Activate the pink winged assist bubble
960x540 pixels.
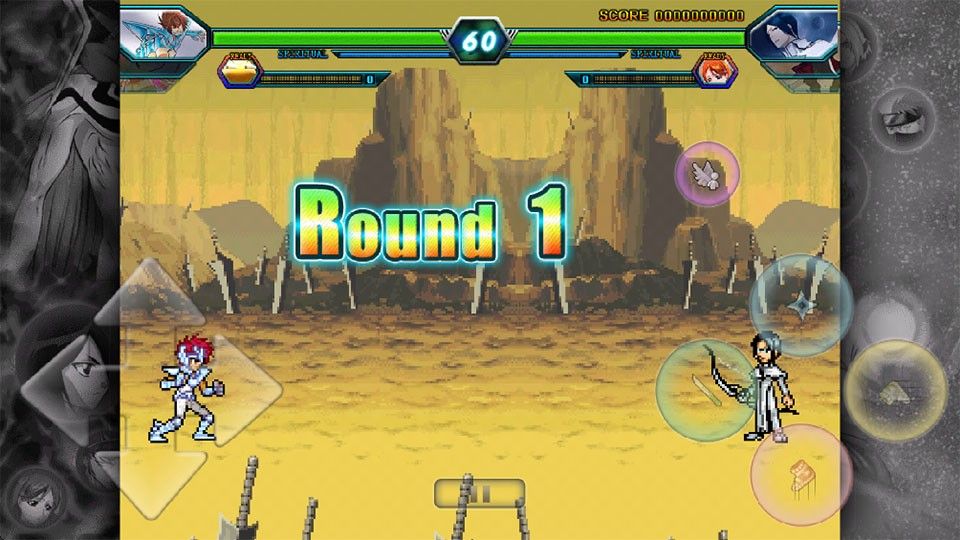[707, 173]
